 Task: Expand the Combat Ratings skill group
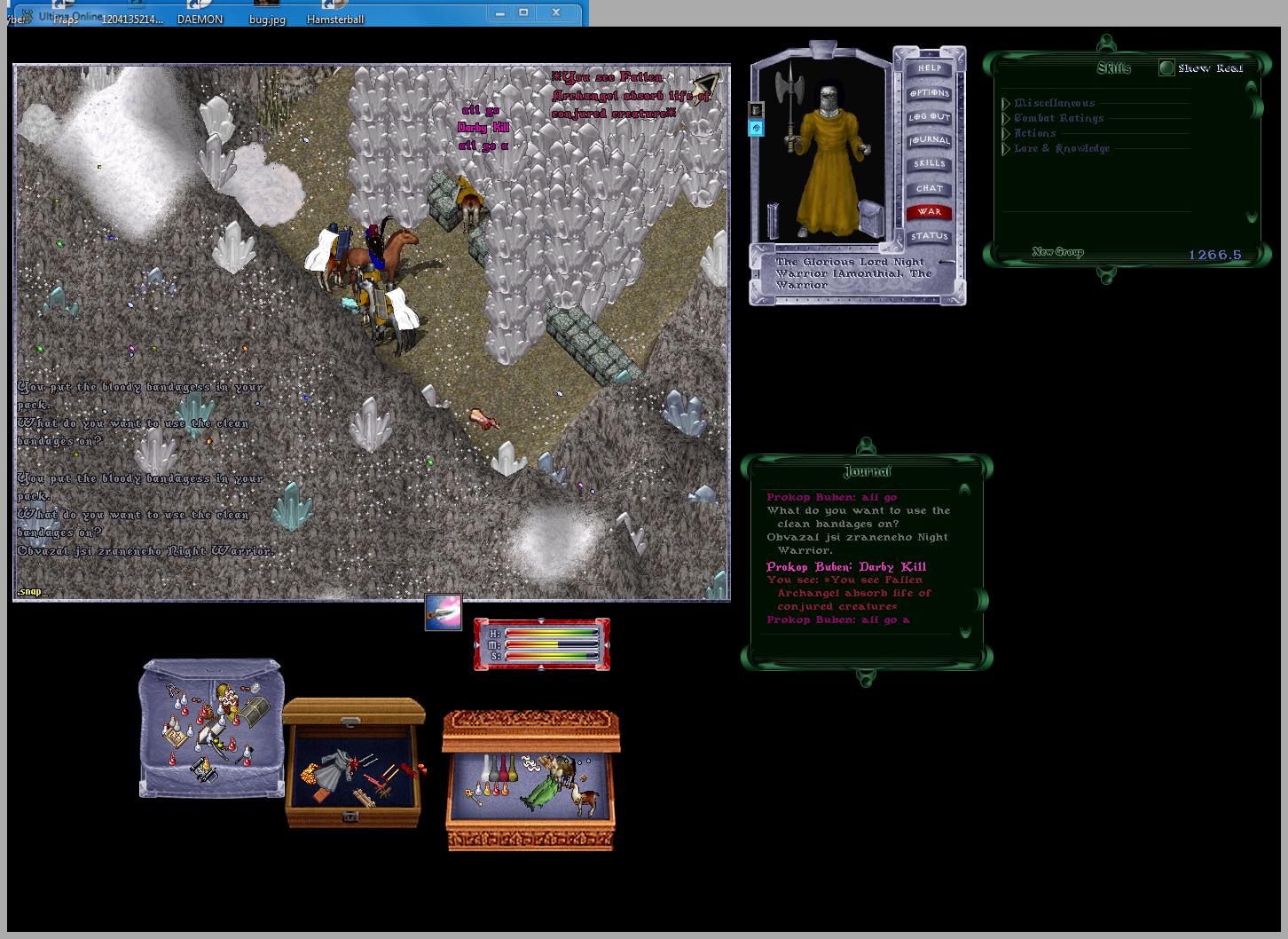point(1007,119)
